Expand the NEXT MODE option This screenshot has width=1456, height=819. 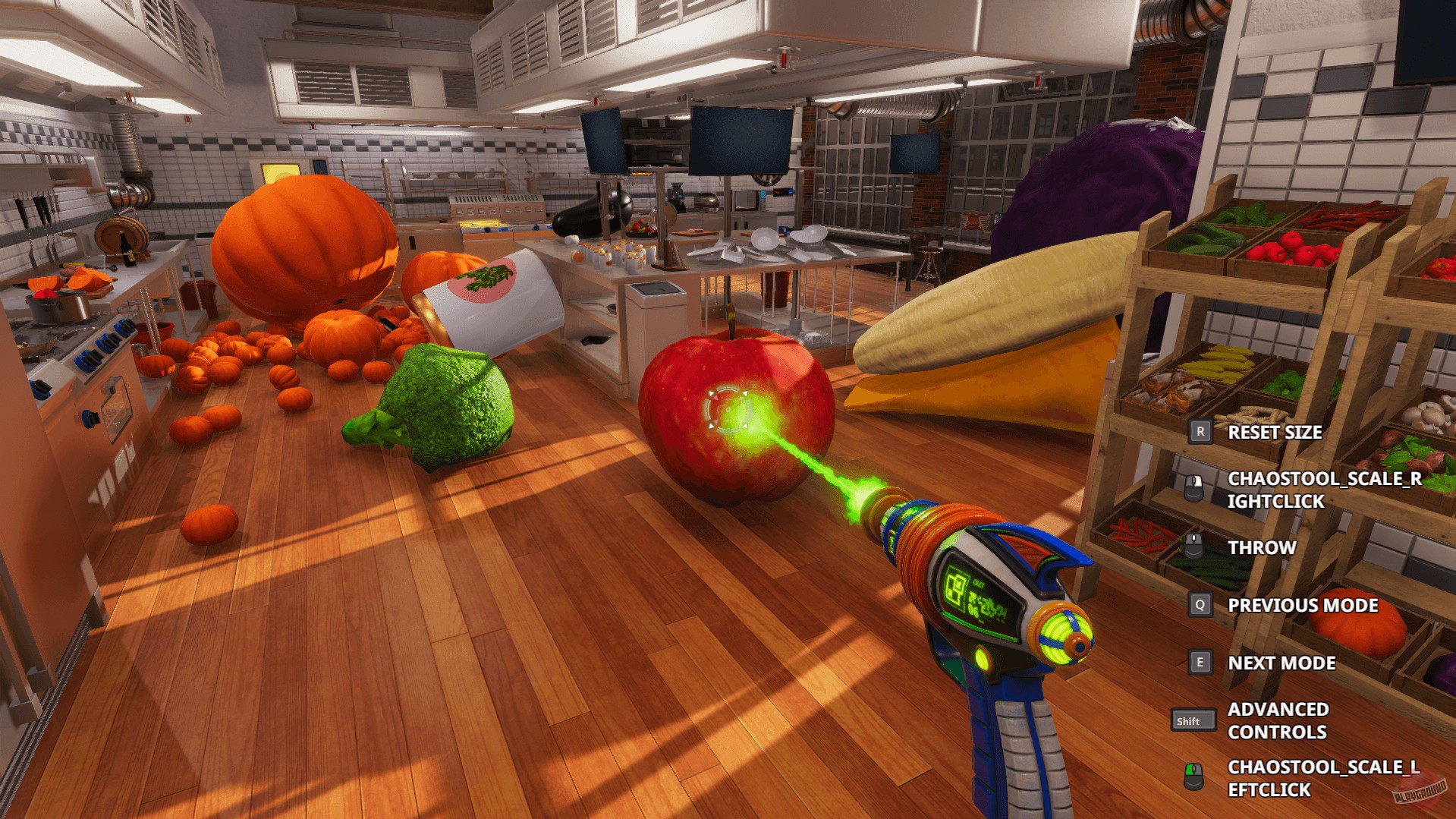click(1281, 662)
